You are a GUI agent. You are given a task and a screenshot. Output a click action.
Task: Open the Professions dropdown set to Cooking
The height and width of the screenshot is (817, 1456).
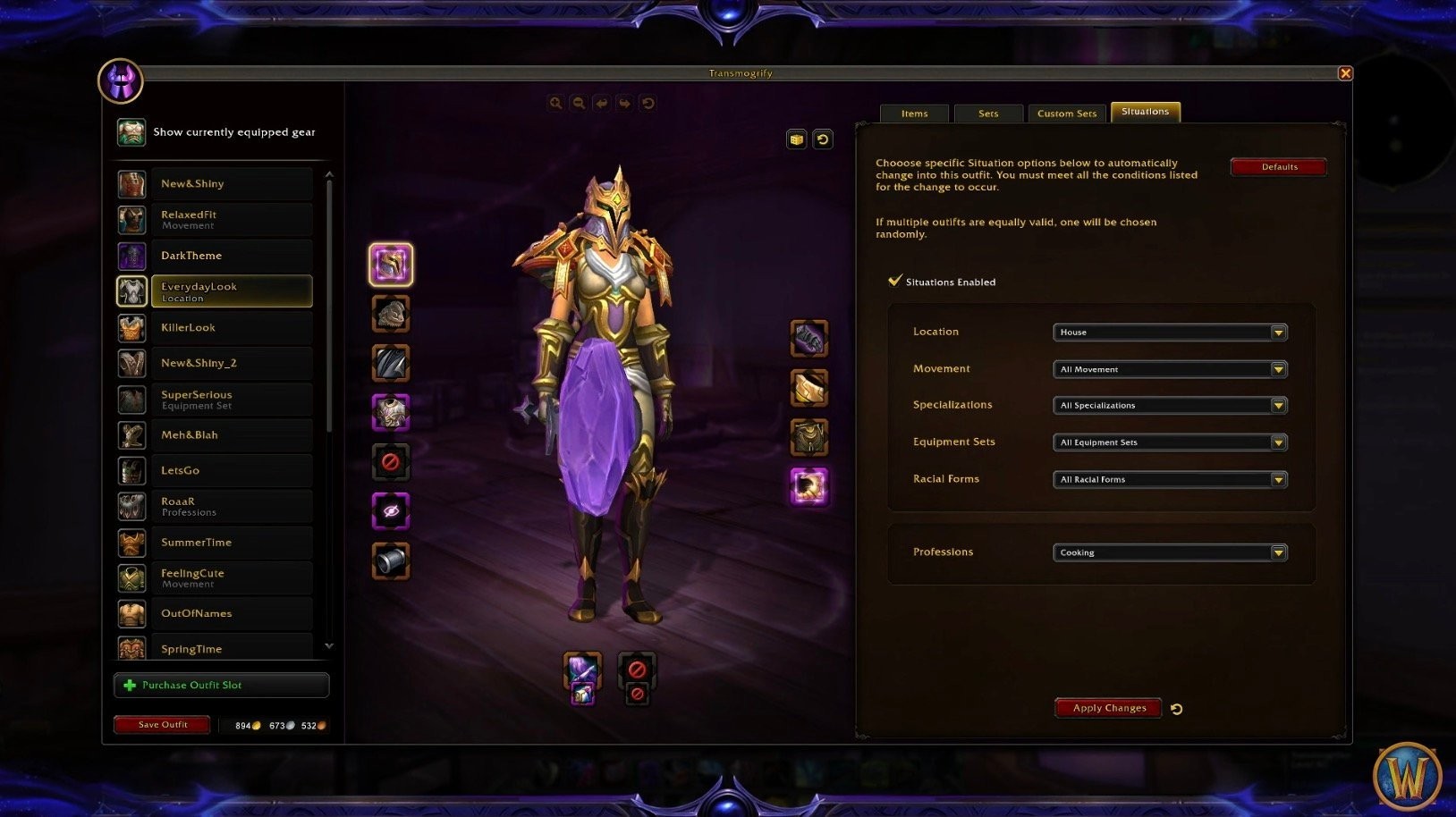click(x=1169, y=552)
